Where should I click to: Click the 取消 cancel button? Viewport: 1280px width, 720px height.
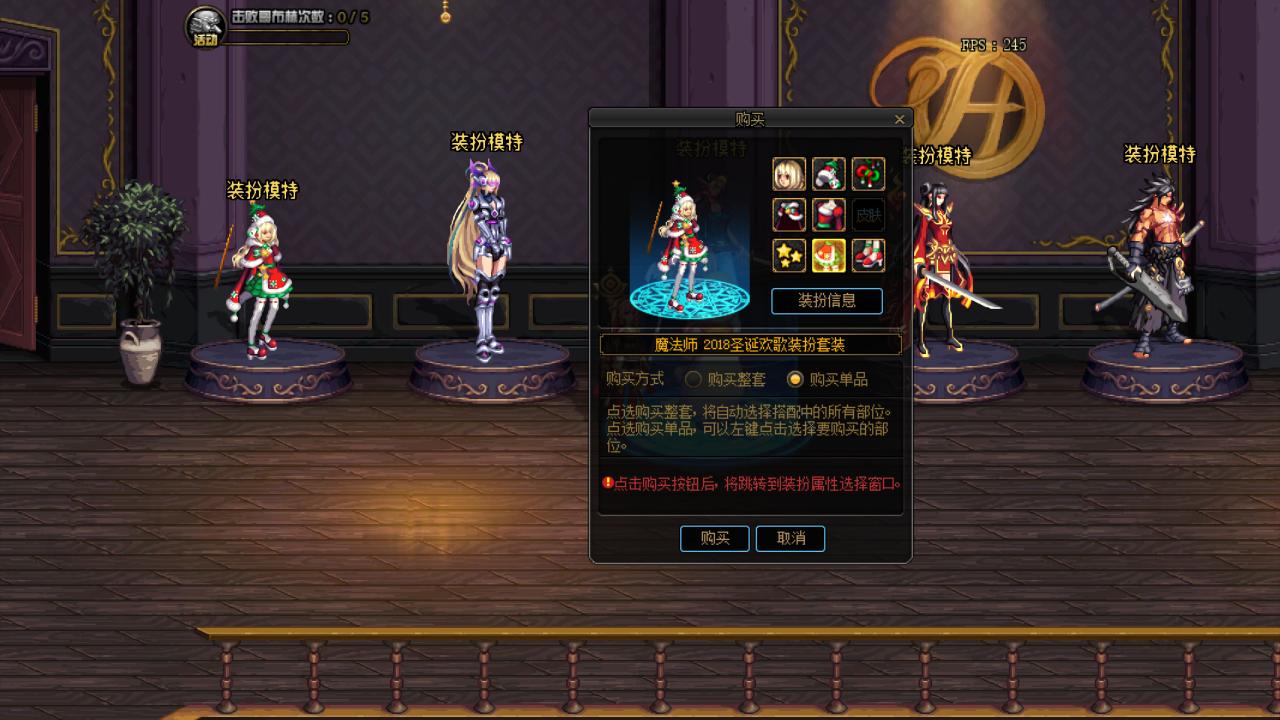tap(790, 538)
